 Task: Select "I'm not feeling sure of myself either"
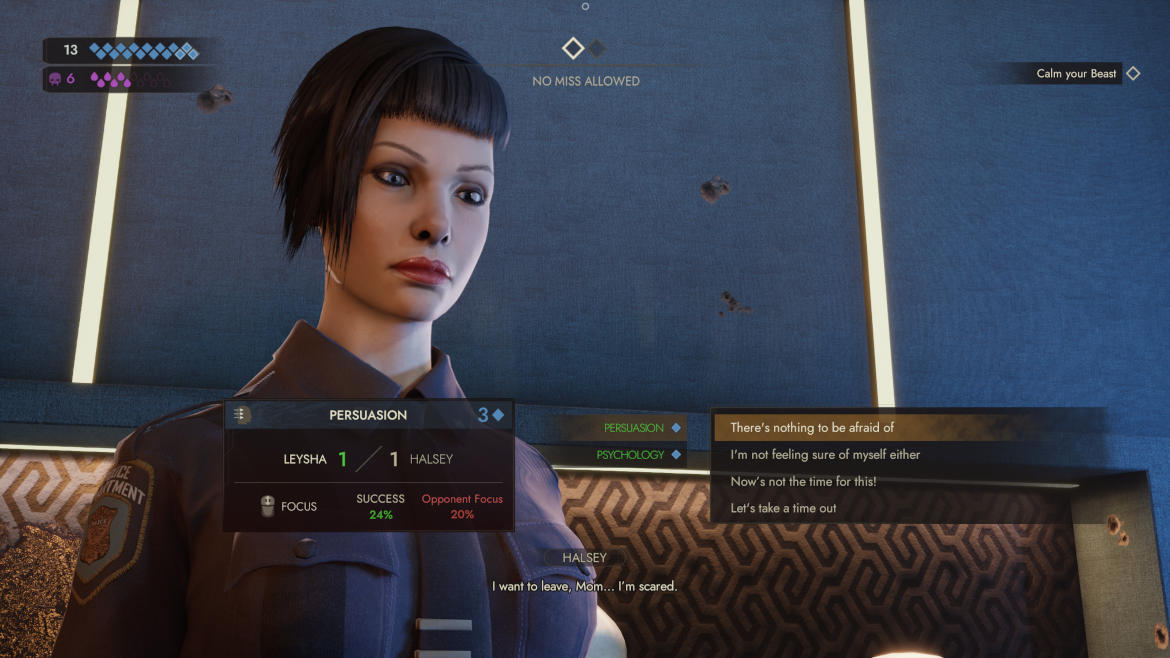coord(825,455)
